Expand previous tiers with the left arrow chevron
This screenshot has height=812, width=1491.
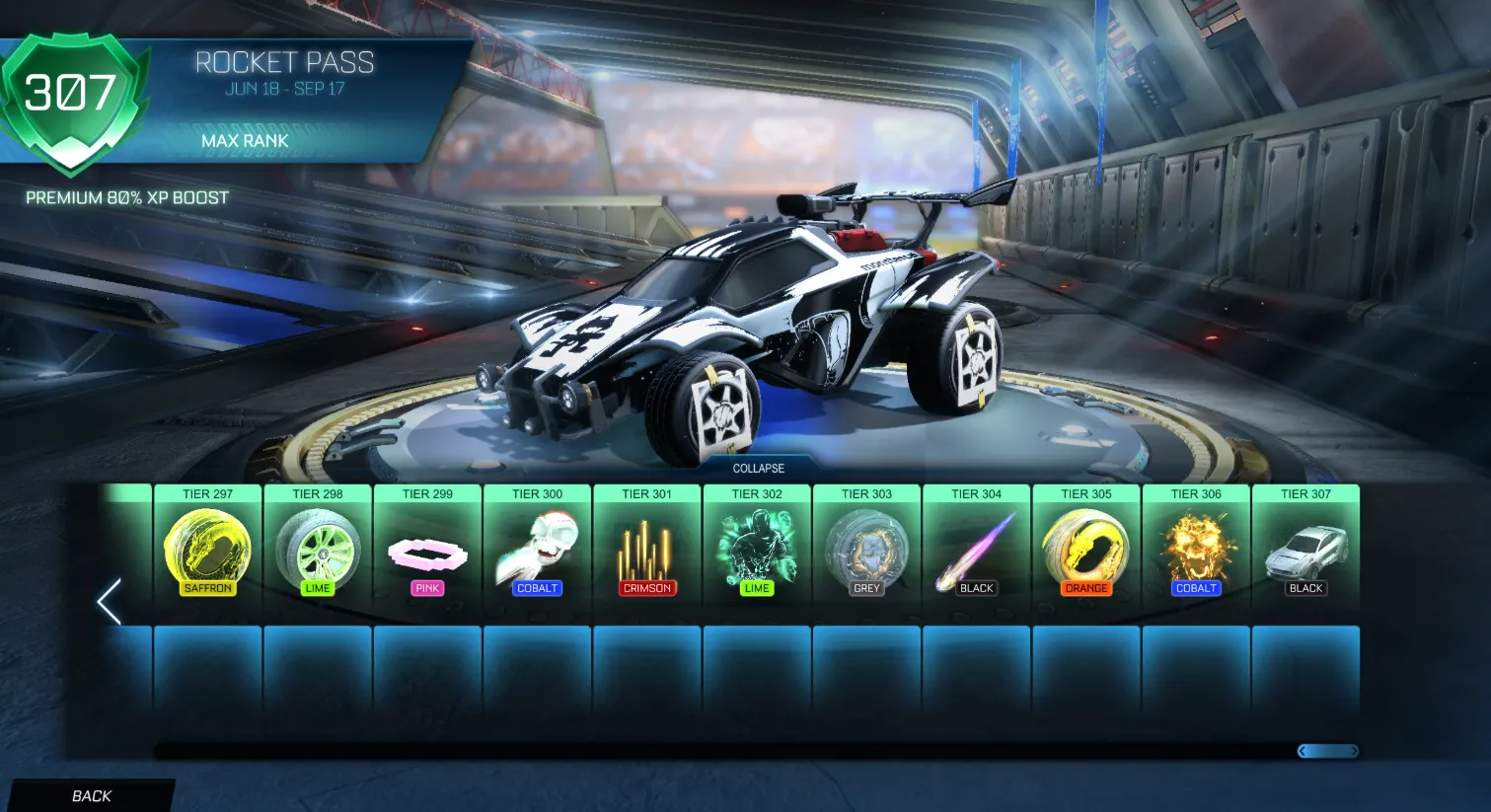109,600
